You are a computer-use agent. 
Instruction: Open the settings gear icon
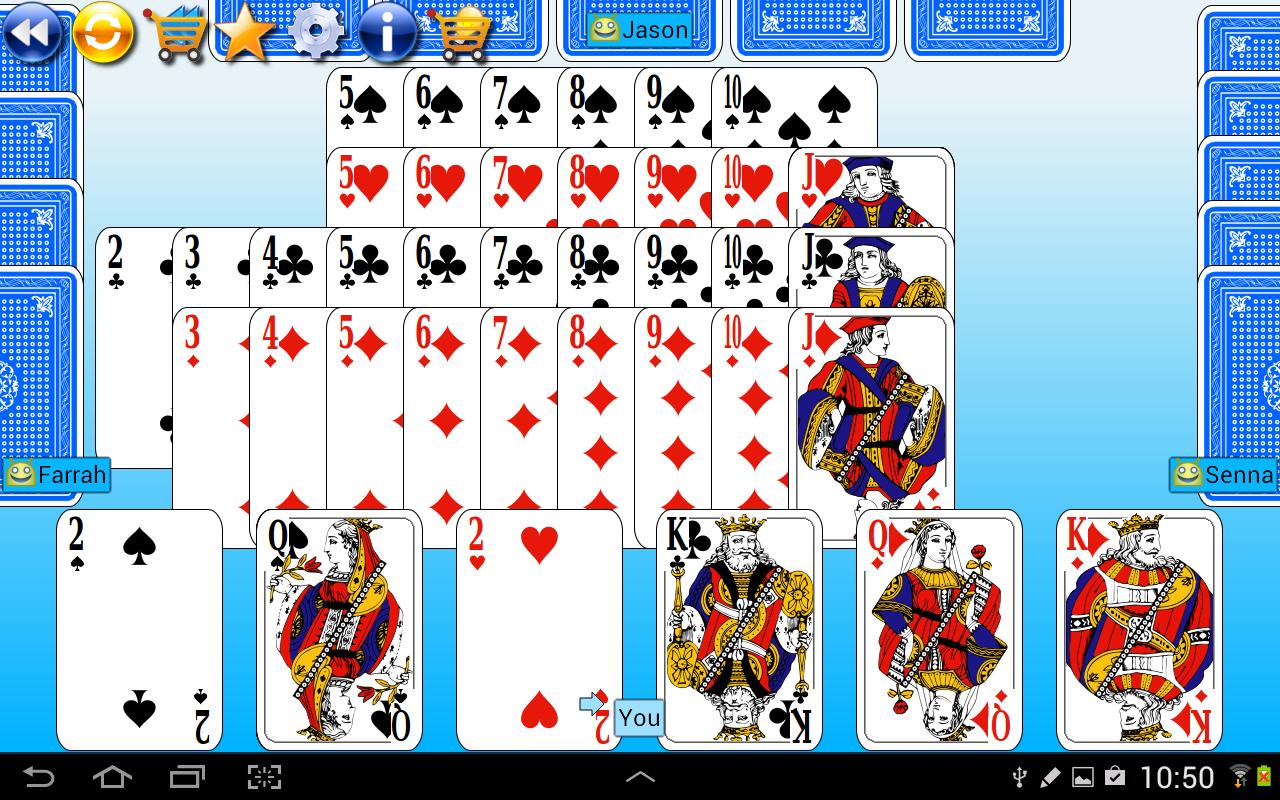pyautogui.click(x=318, y=33)
